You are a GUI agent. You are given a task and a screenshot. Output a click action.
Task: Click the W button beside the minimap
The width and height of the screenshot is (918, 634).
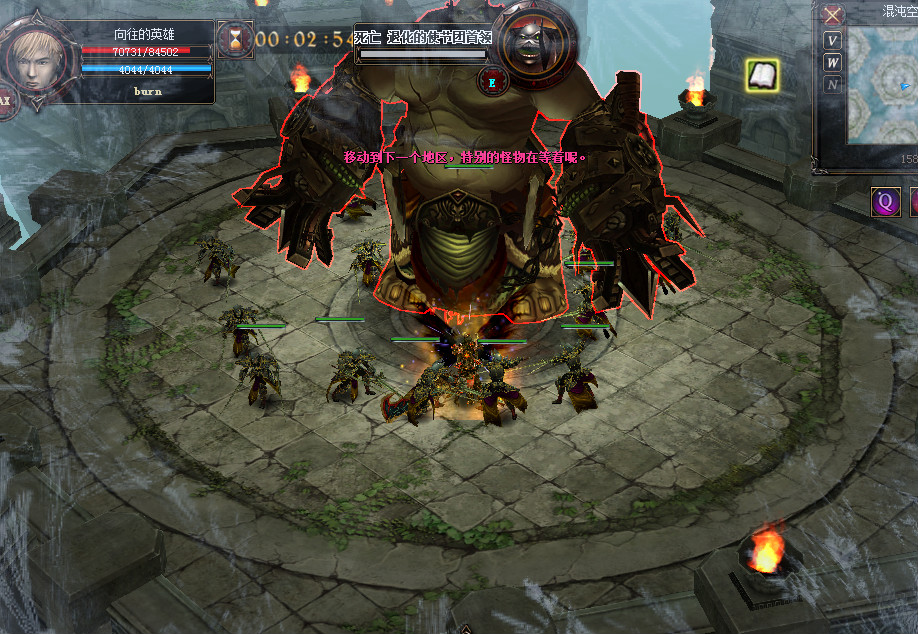tap(833, 63)
